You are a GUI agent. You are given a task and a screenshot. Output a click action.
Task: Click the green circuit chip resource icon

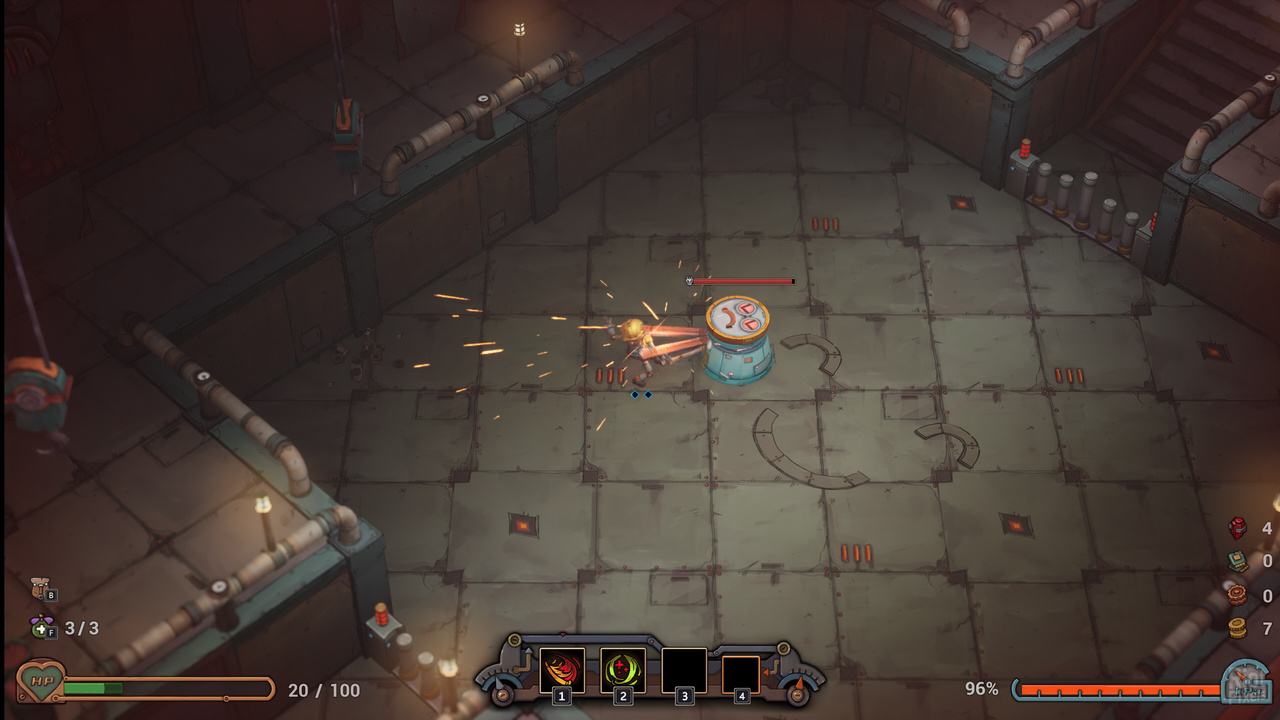pyautogui.click(x=1238, y=559)
